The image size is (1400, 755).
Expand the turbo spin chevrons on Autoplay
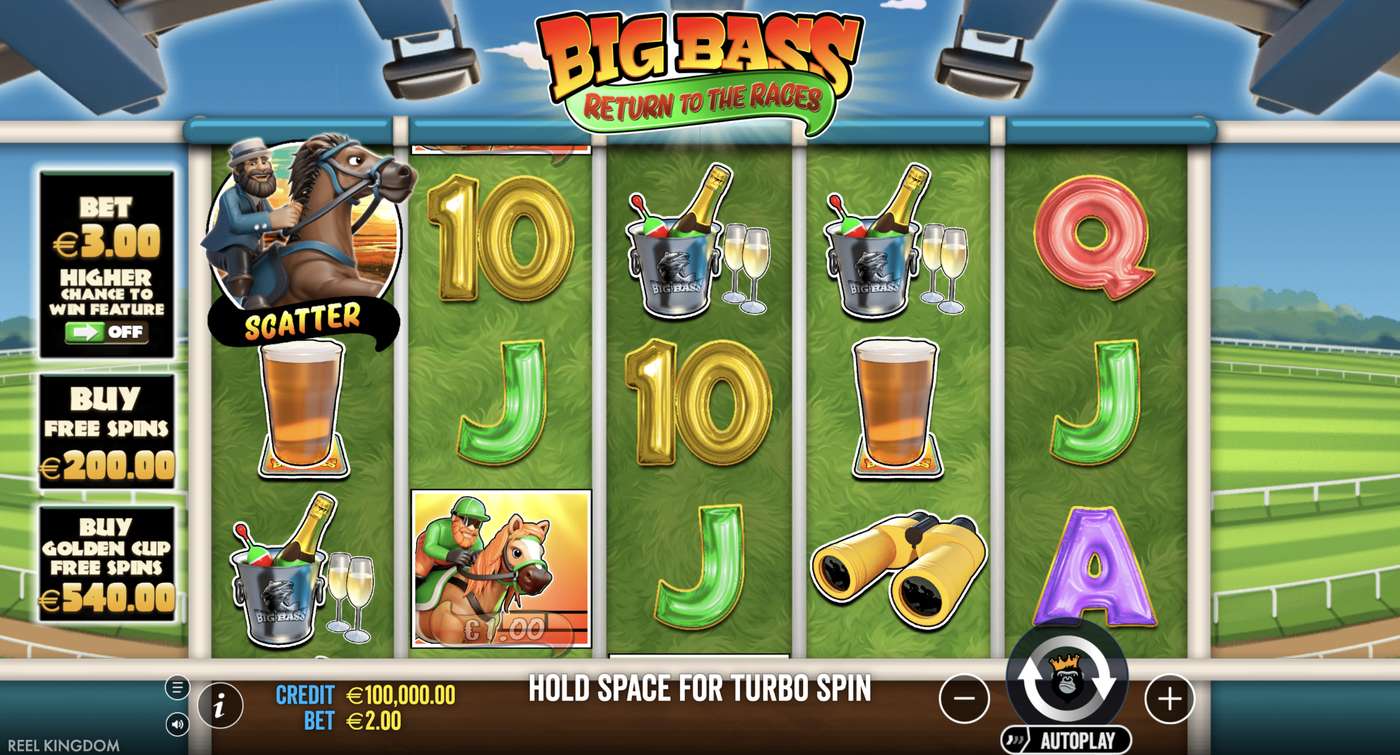[1014, 737]
